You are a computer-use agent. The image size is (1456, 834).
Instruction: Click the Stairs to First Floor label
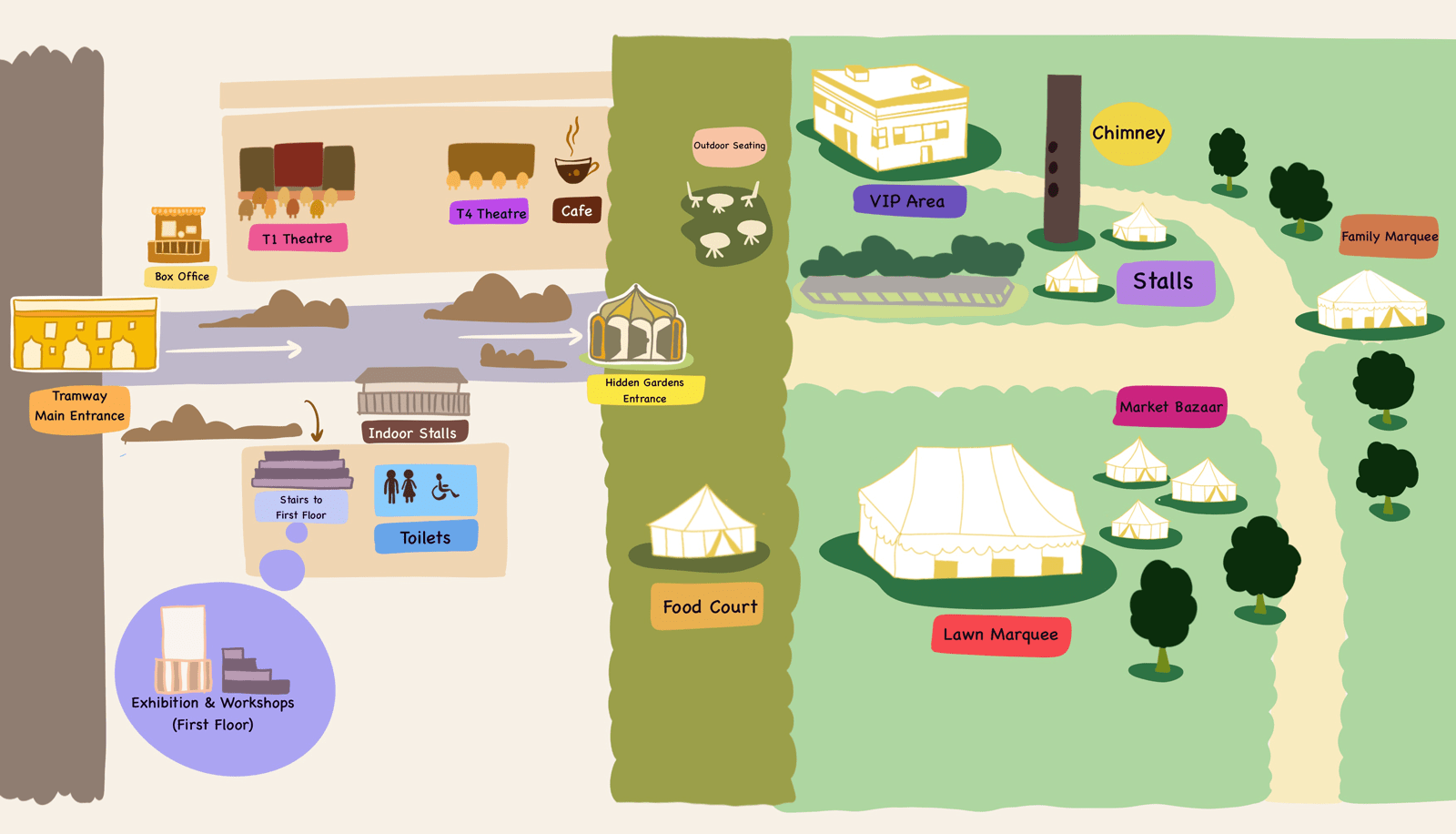(301, 507)
